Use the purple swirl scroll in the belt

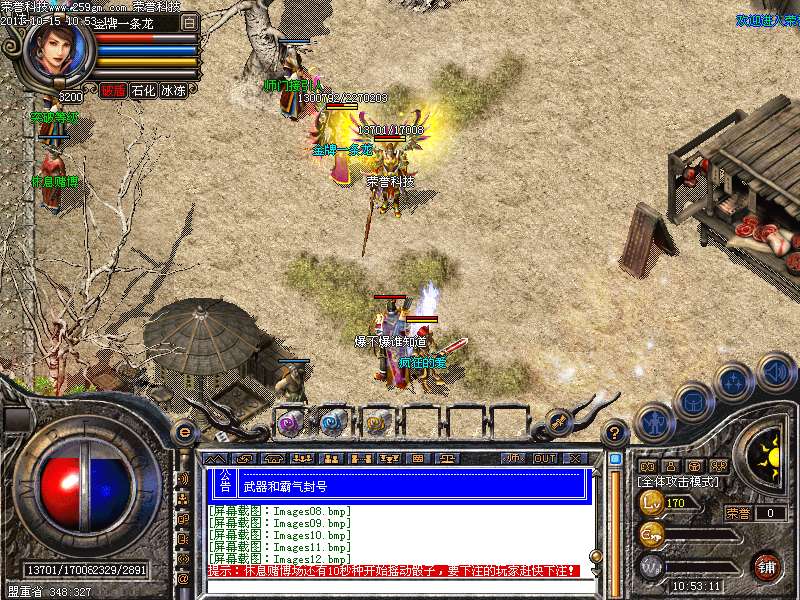click(x=290, y=423)
